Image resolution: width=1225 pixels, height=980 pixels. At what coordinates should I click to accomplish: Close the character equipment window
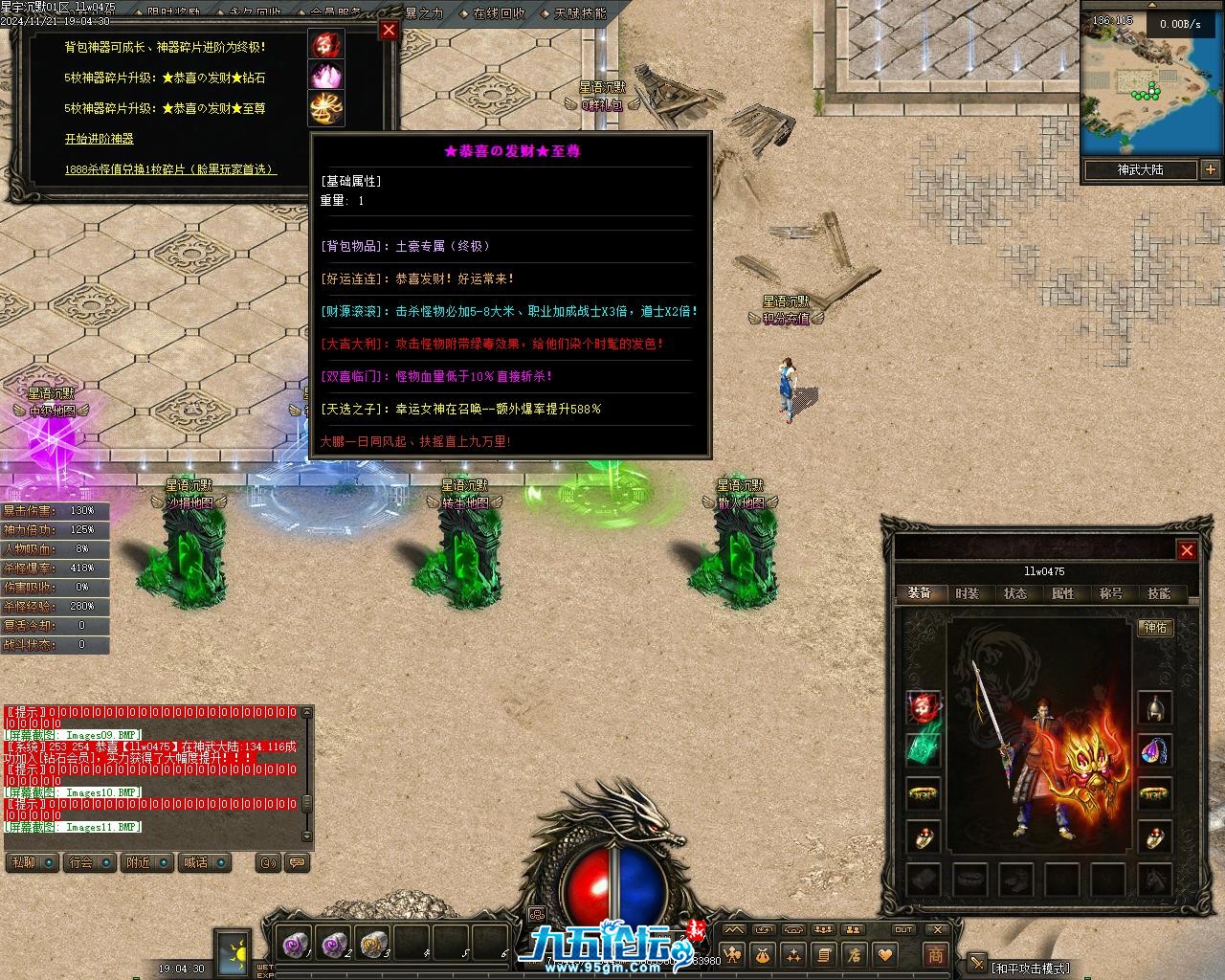tap(1187, 550)
